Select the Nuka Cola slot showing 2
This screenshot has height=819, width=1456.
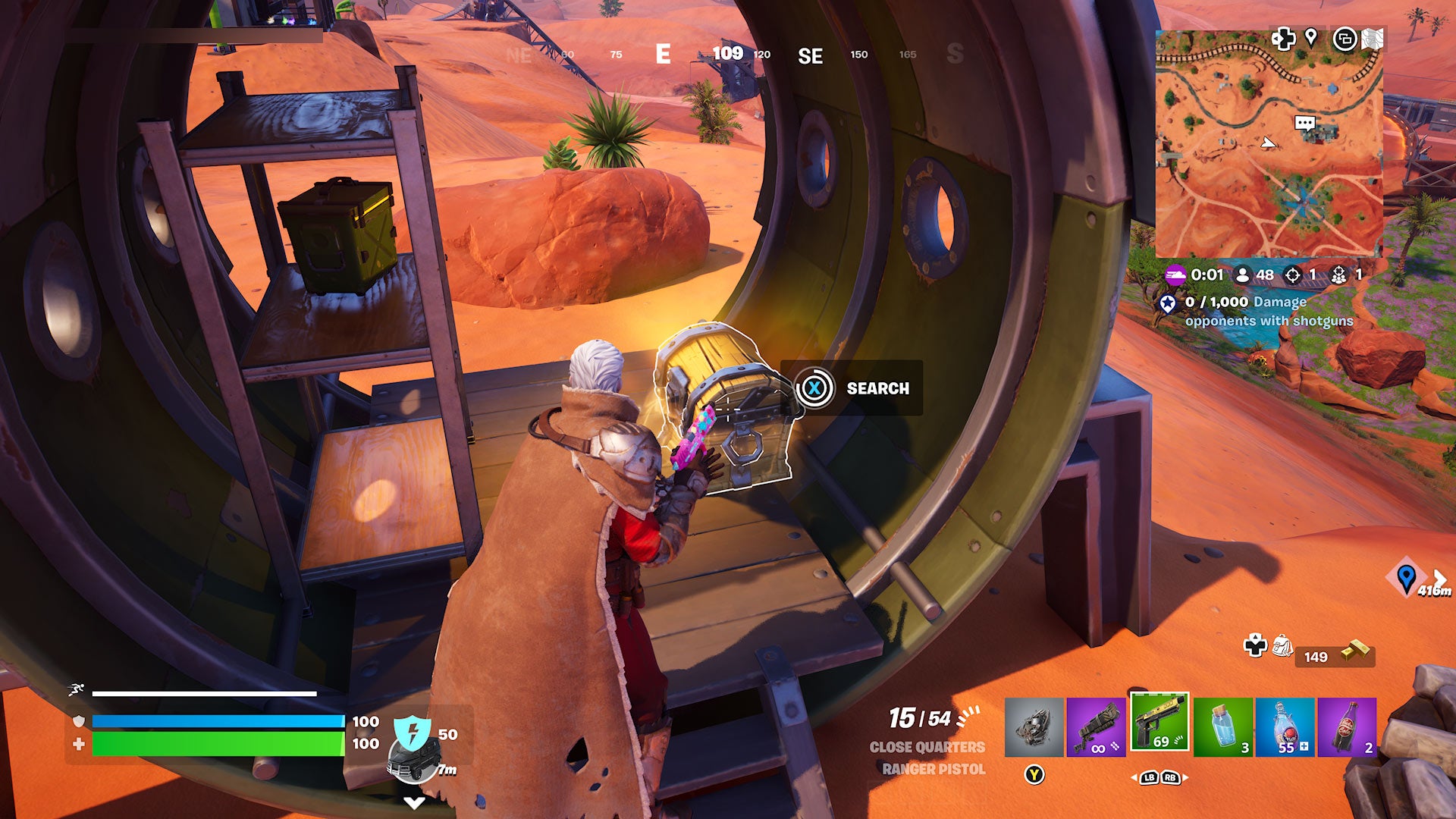pyautogui.click(x=1347, y=726)
